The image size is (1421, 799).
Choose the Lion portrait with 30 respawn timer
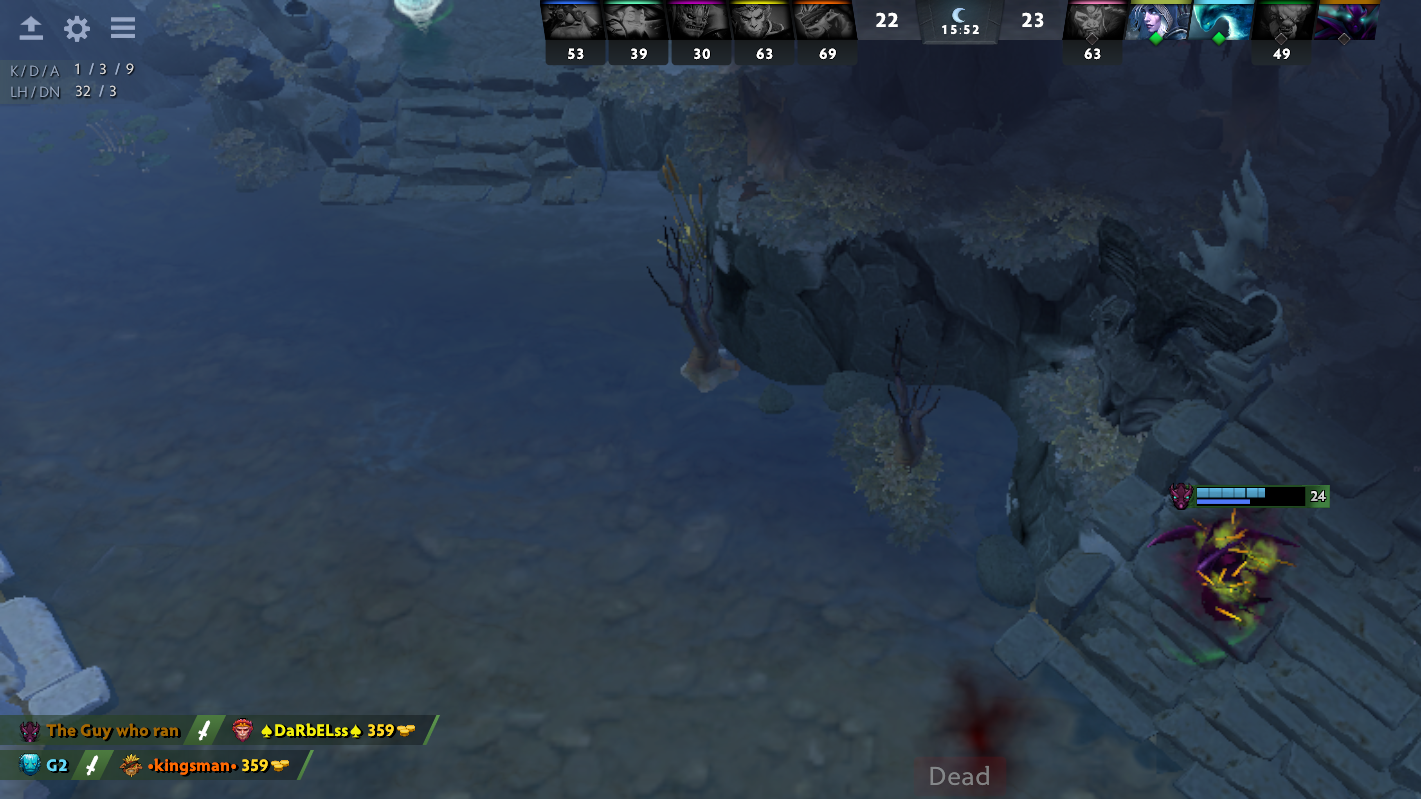(x=700, y=21)
